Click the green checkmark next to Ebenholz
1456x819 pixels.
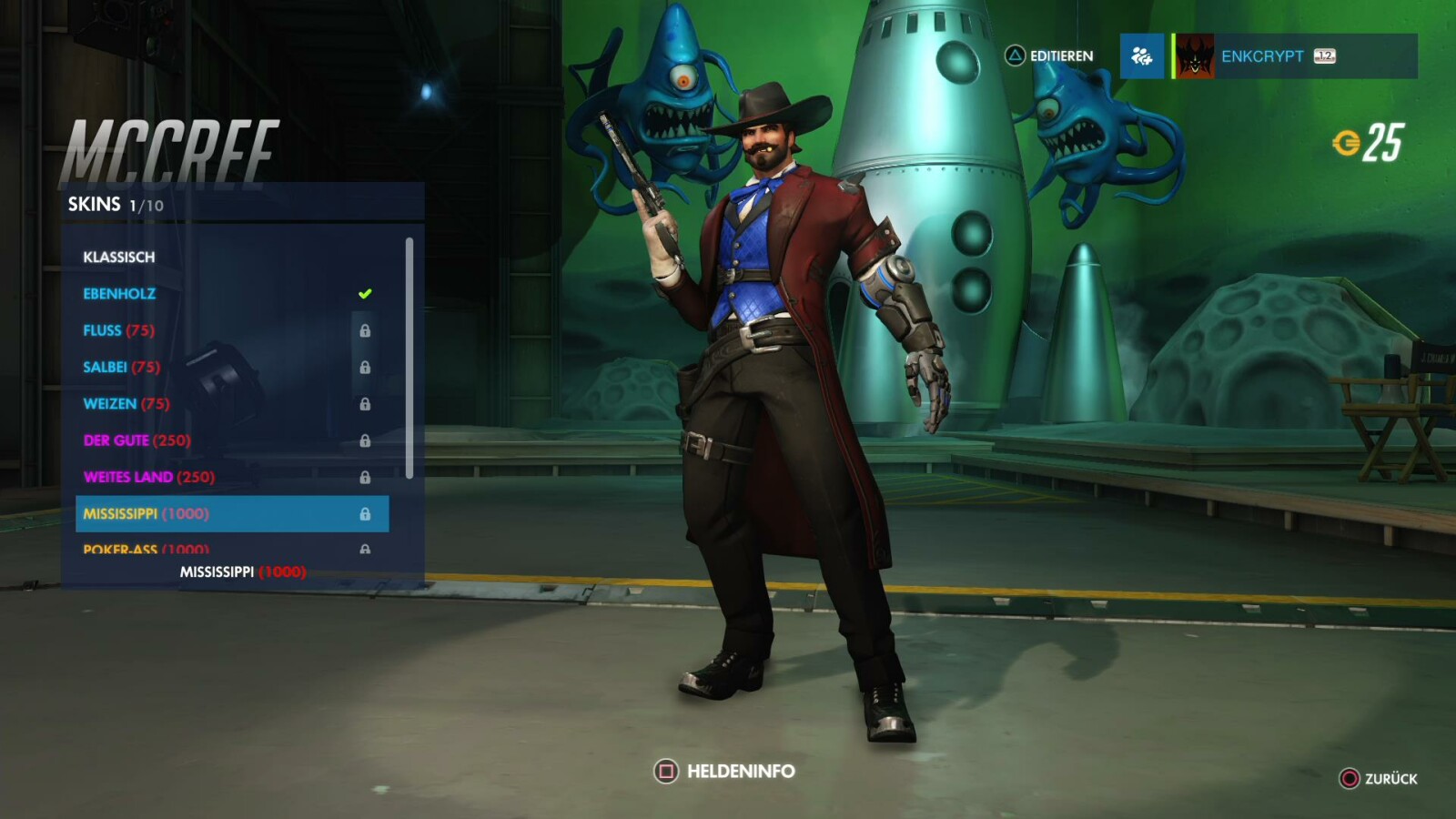pyautogui.click(x=364, y=292)
